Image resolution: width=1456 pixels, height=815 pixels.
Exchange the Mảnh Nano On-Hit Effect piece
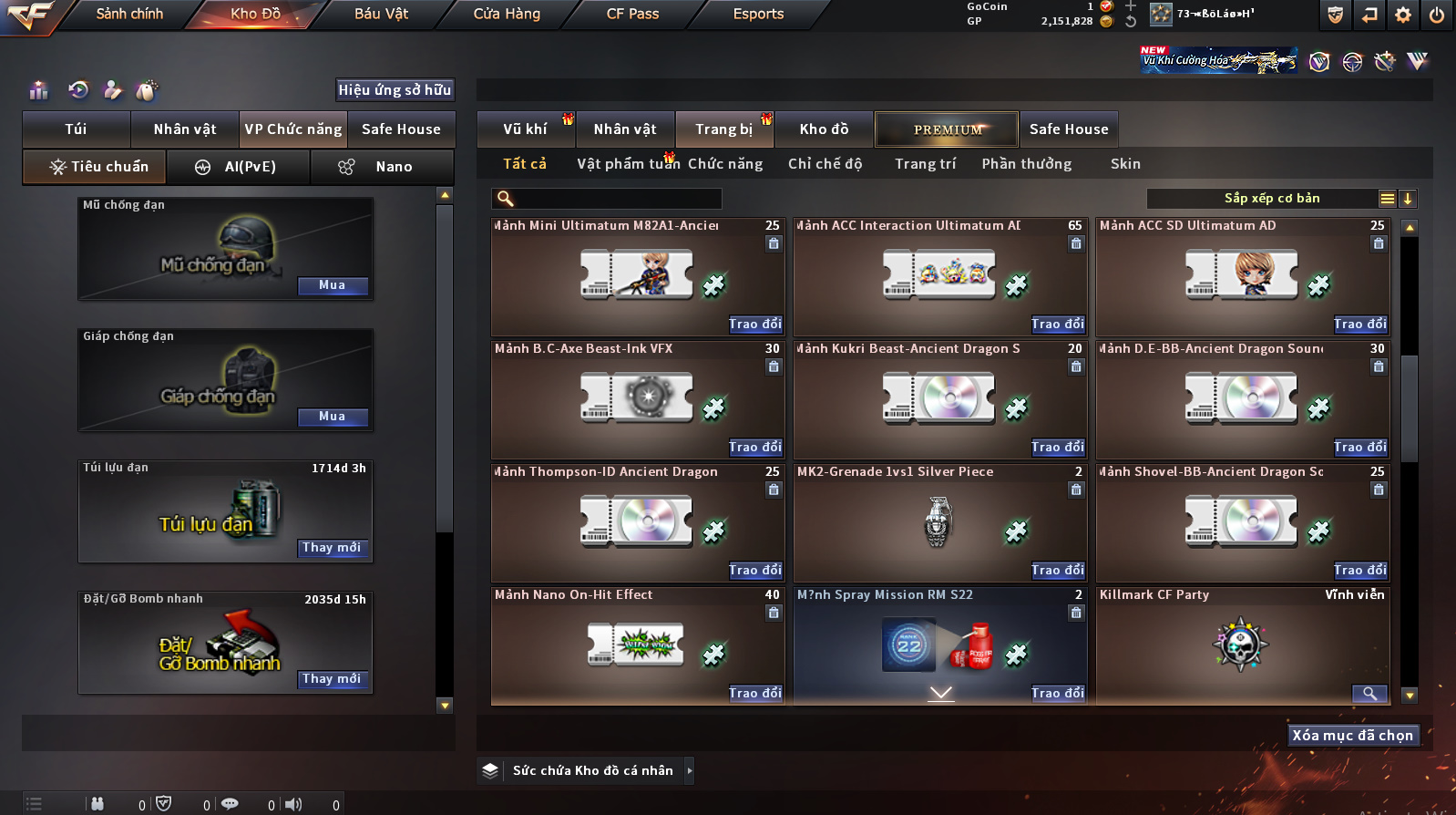click(x=755, y=693)
